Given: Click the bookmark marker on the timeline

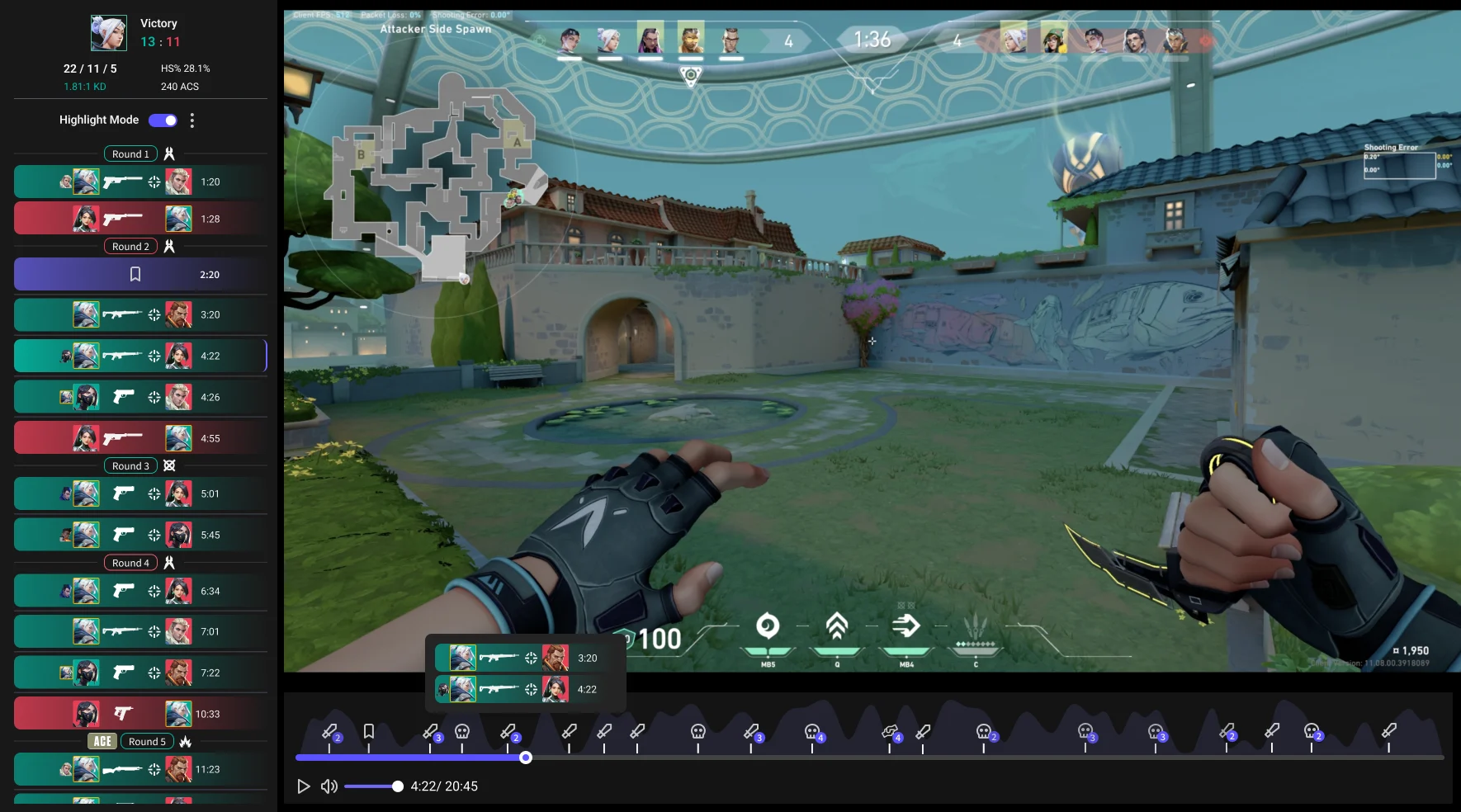Looking at the screenshot, I should tap(368, 729).
